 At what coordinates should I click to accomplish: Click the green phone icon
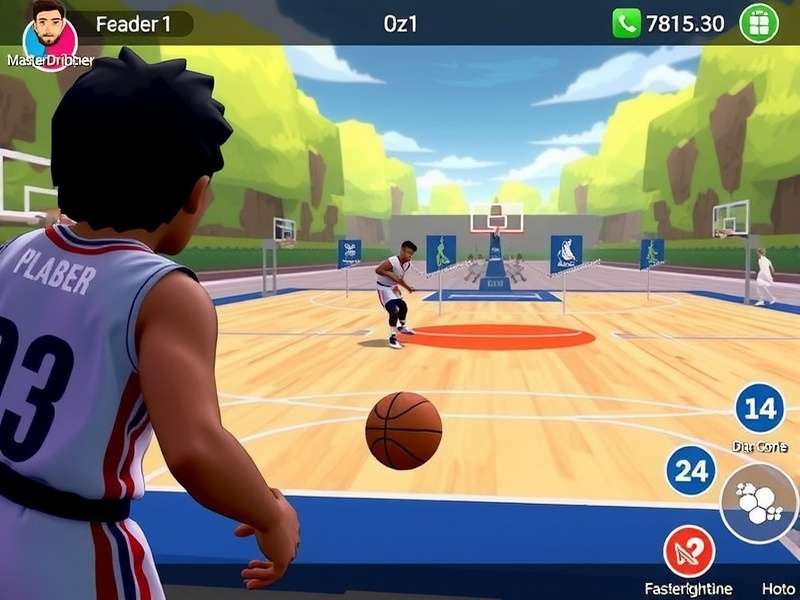(x=627, y=23)
